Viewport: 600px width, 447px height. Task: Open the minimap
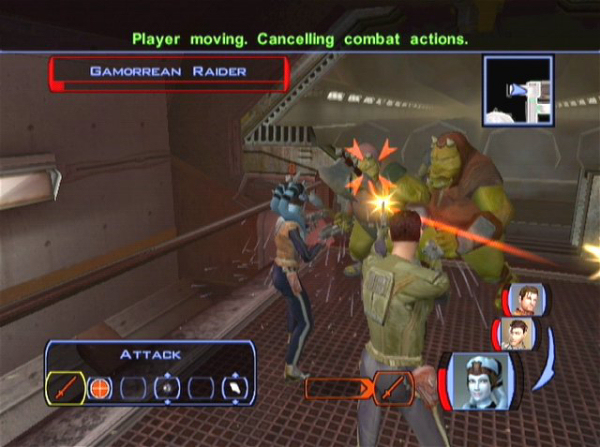coord(518,90)
